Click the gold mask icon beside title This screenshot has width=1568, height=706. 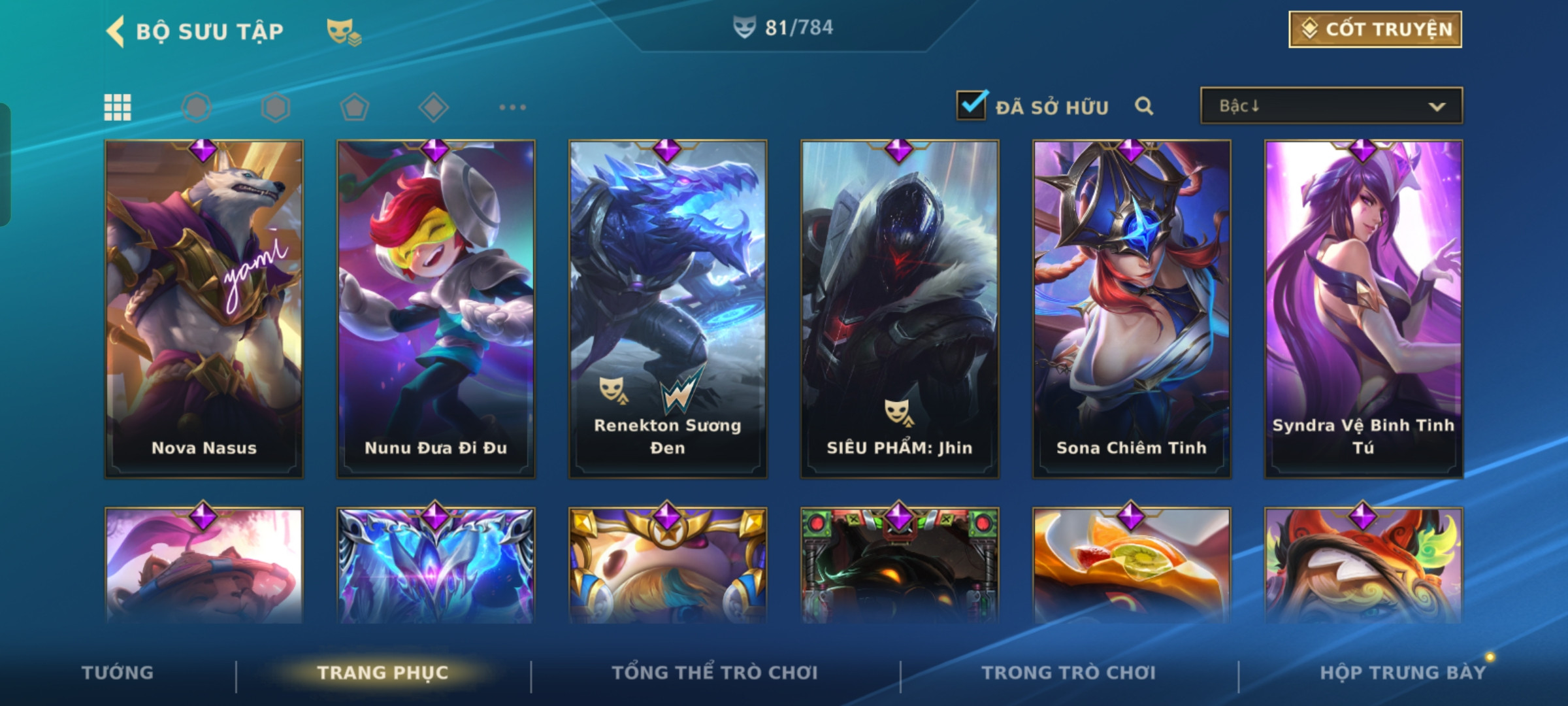[x=343, y=31]
